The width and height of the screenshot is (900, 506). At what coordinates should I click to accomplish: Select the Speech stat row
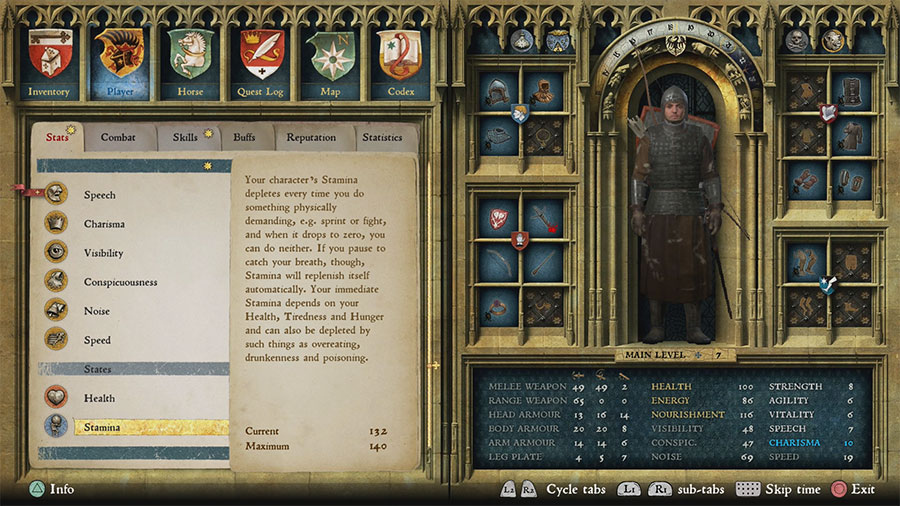[x=99, y=195]
